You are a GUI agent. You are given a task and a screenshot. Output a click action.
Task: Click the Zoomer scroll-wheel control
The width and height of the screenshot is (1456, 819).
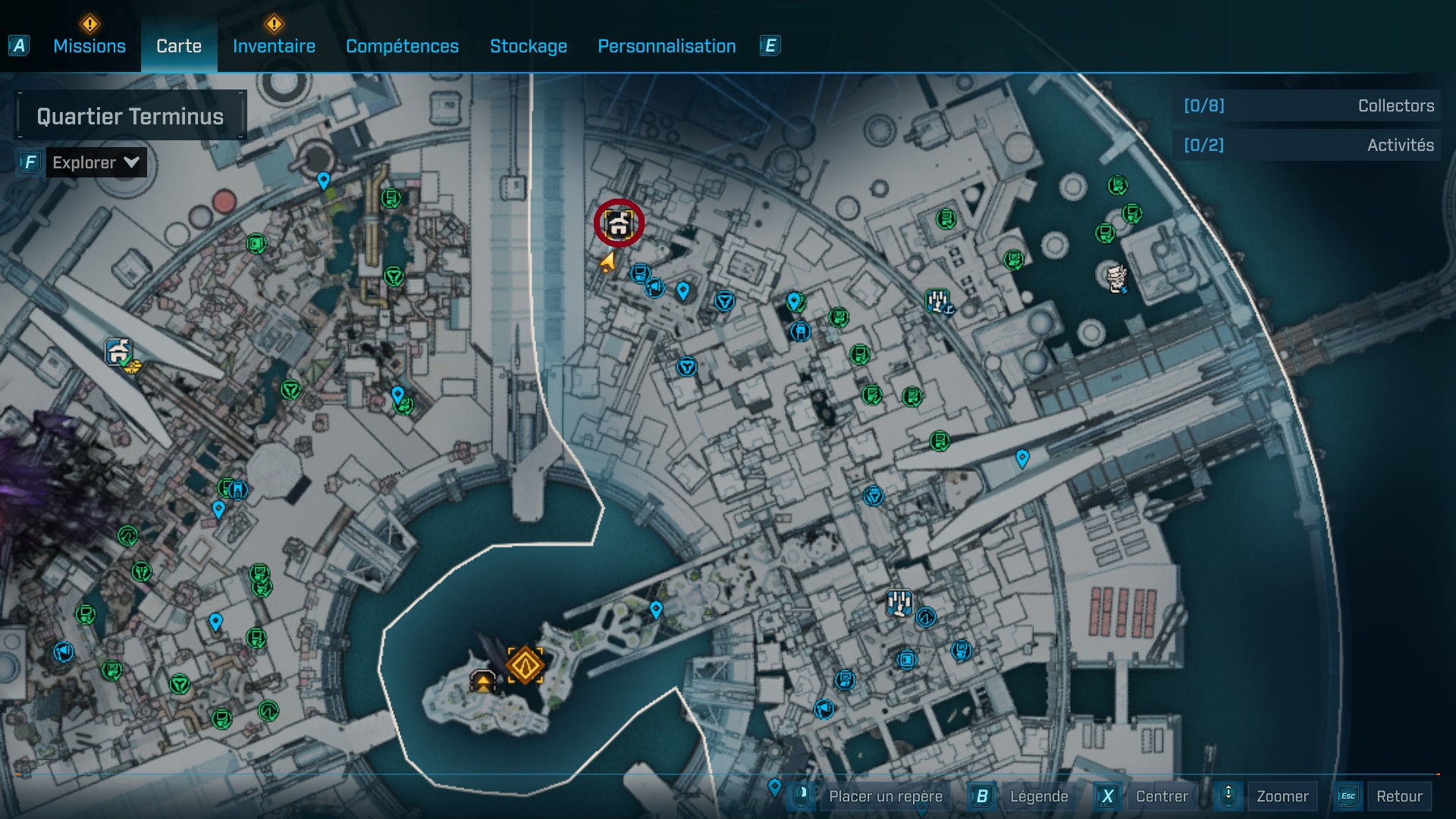pos(1228,796)
